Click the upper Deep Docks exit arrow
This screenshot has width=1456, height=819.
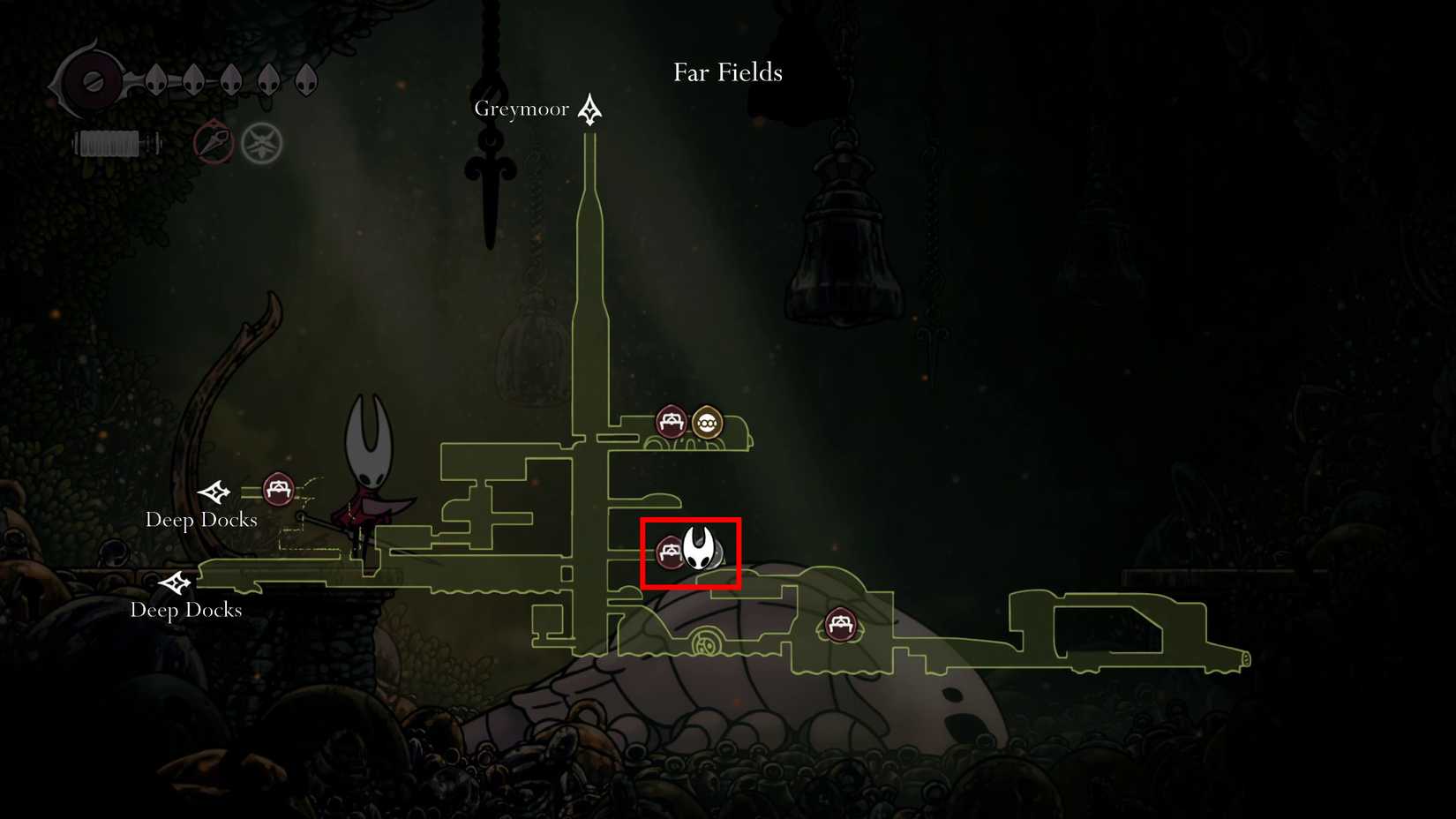tap(214, 490)
